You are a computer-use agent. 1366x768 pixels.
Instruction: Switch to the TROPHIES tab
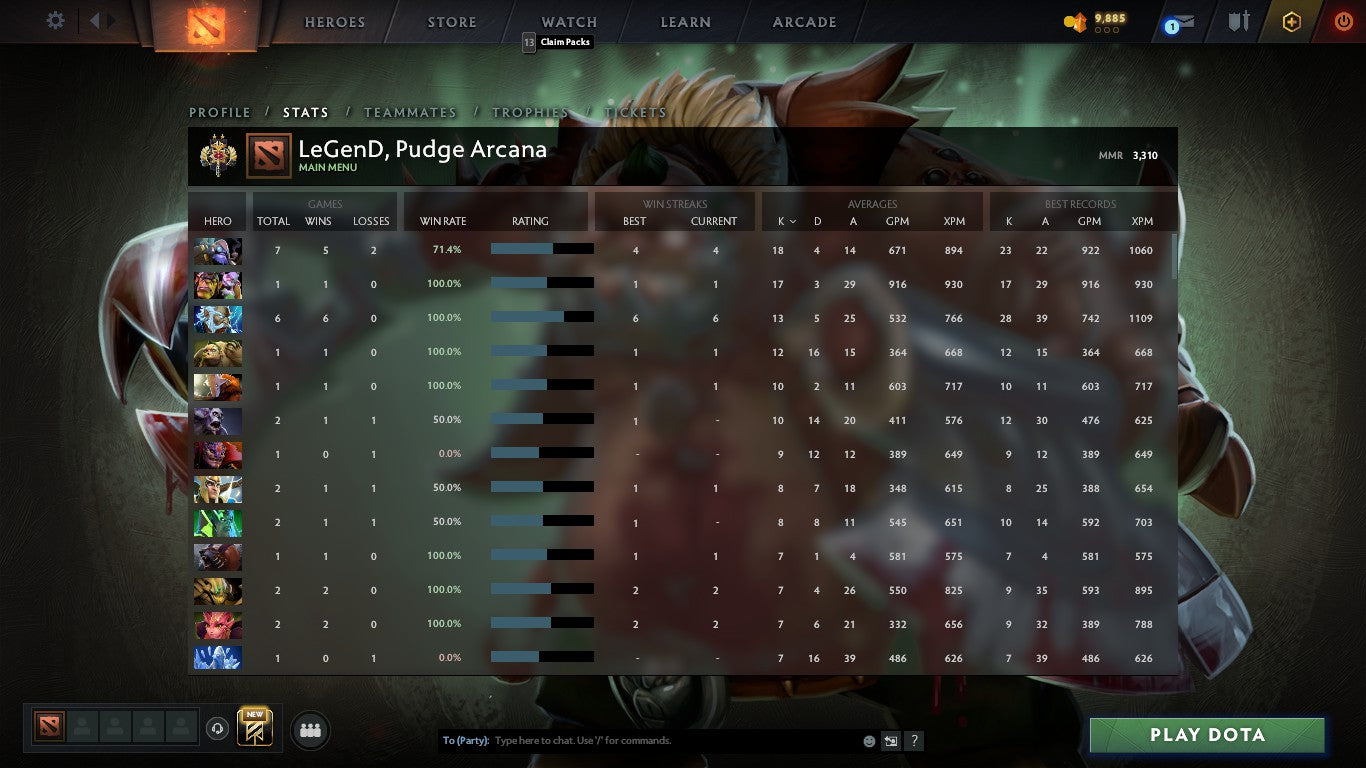click(x=531, y=112)
